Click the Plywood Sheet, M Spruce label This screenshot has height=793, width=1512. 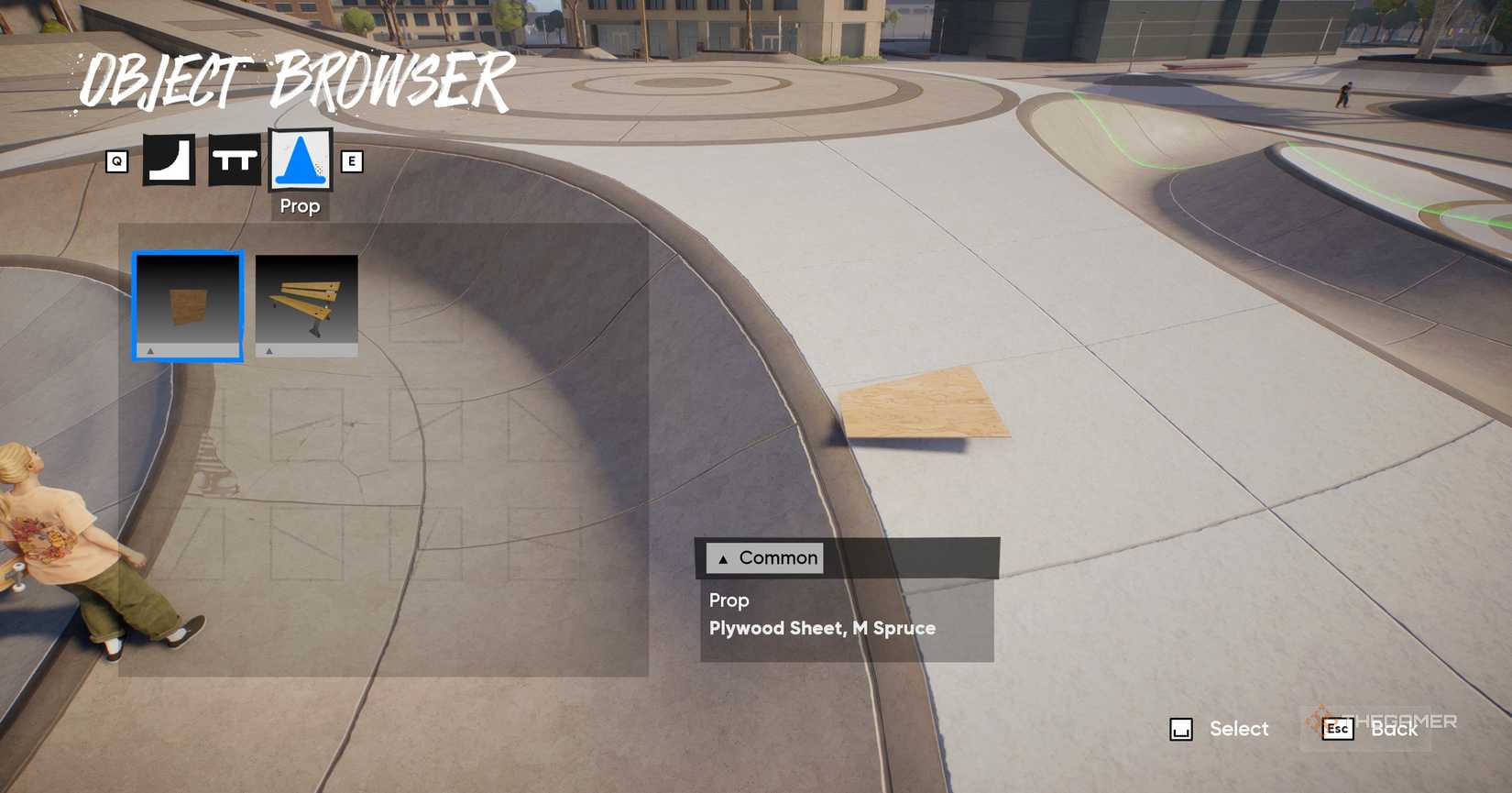click(822, 627)
